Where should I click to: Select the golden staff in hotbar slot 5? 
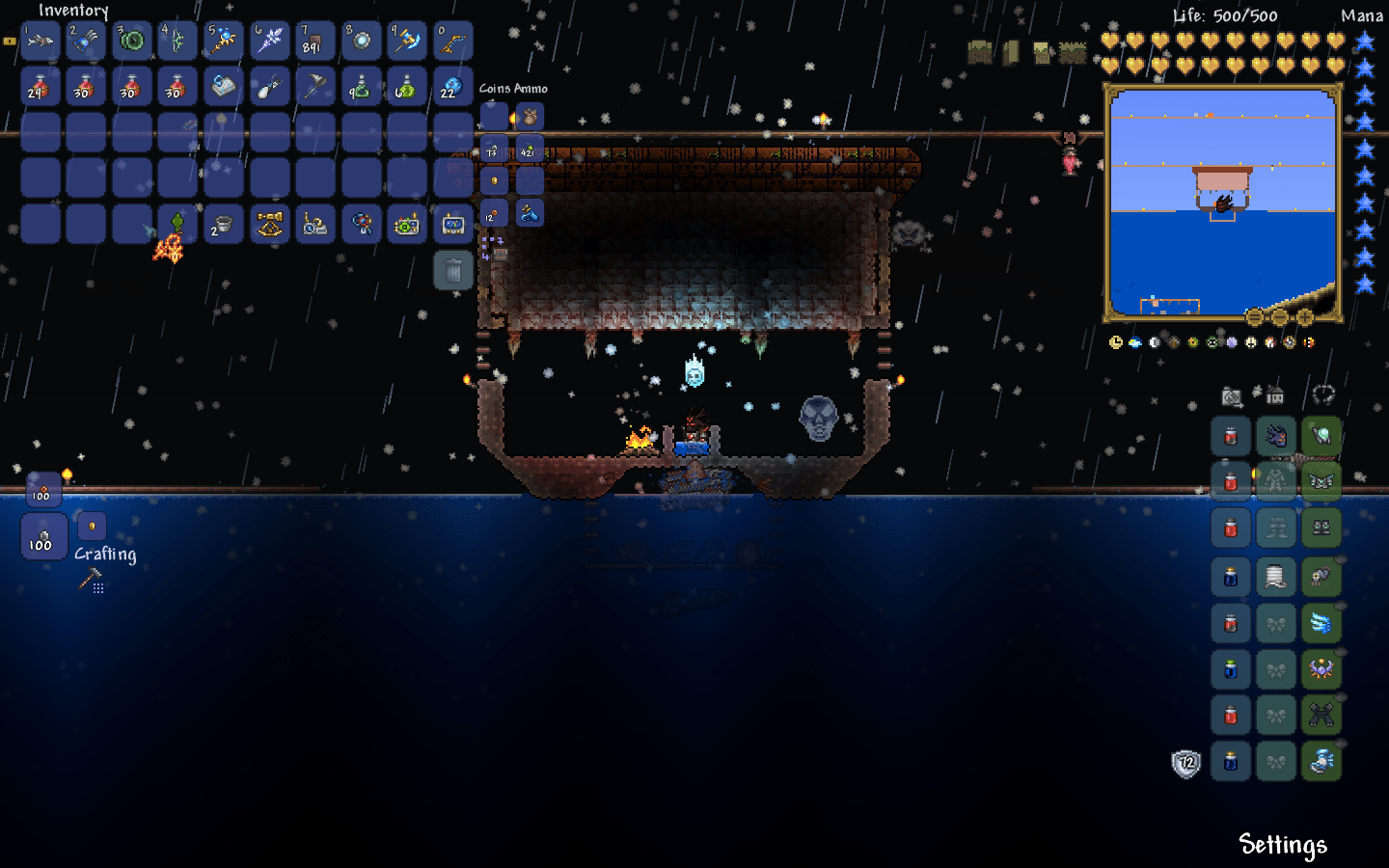(222, 41)
